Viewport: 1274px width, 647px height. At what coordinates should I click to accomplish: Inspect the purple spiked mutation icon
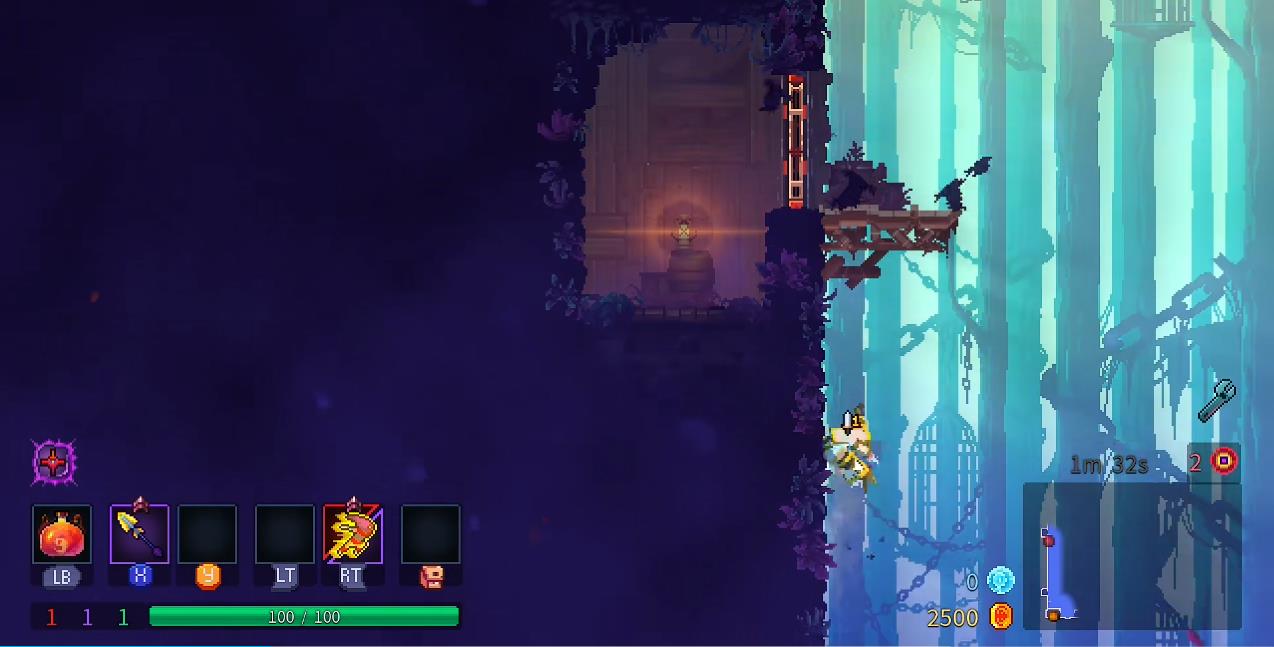pyautogui.click(x=53, y=463)
